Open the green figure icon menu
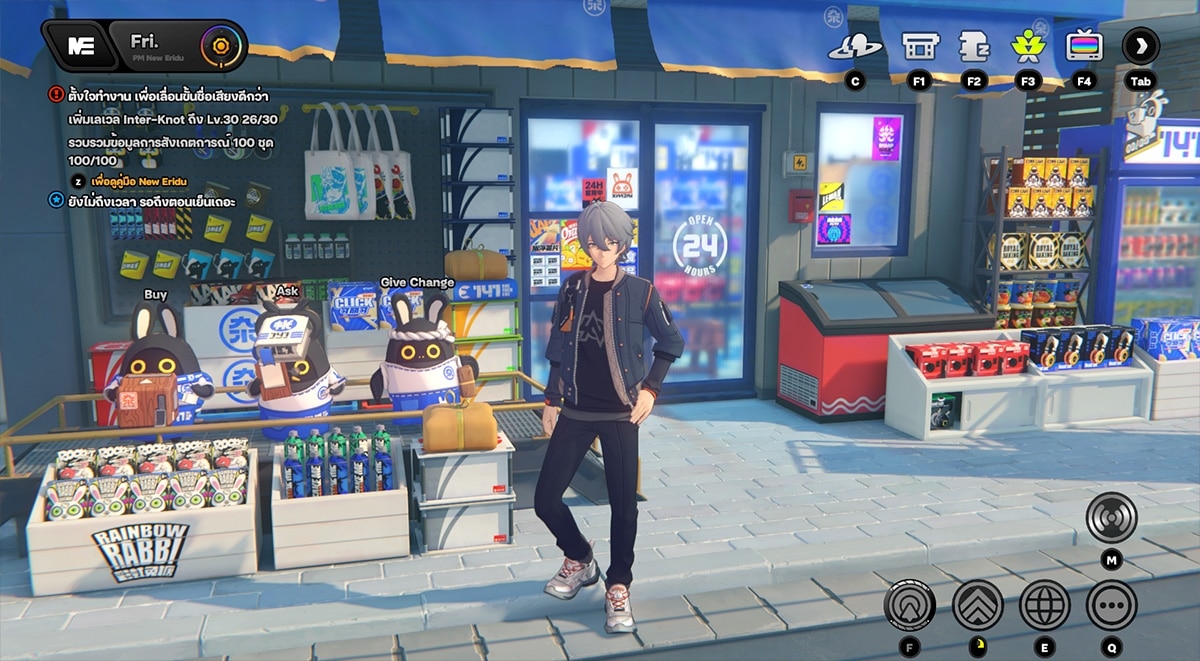Screen dimensions: 1200x661 1027,46
